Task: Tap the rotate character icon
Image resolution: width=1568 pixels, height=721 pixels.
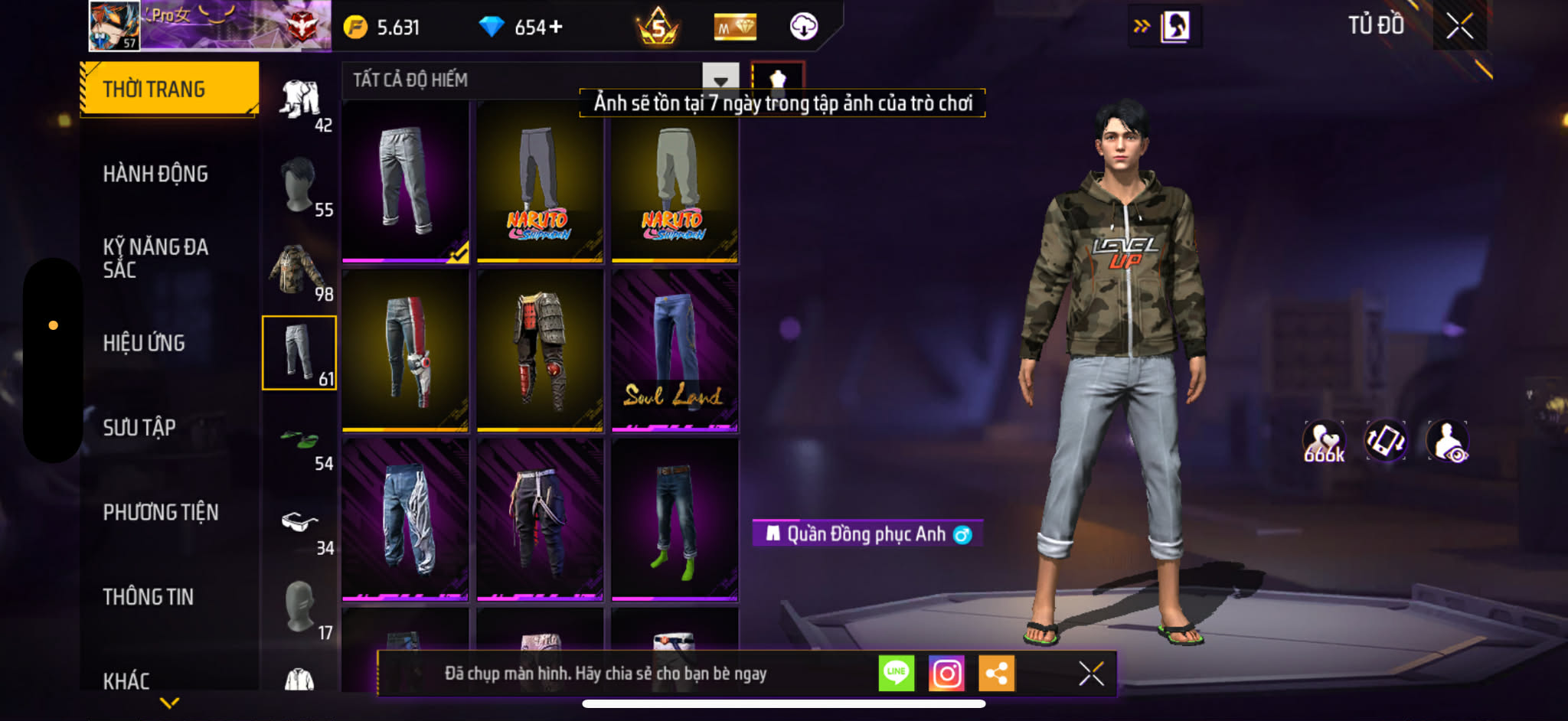Action: [x=1385, y=442]
